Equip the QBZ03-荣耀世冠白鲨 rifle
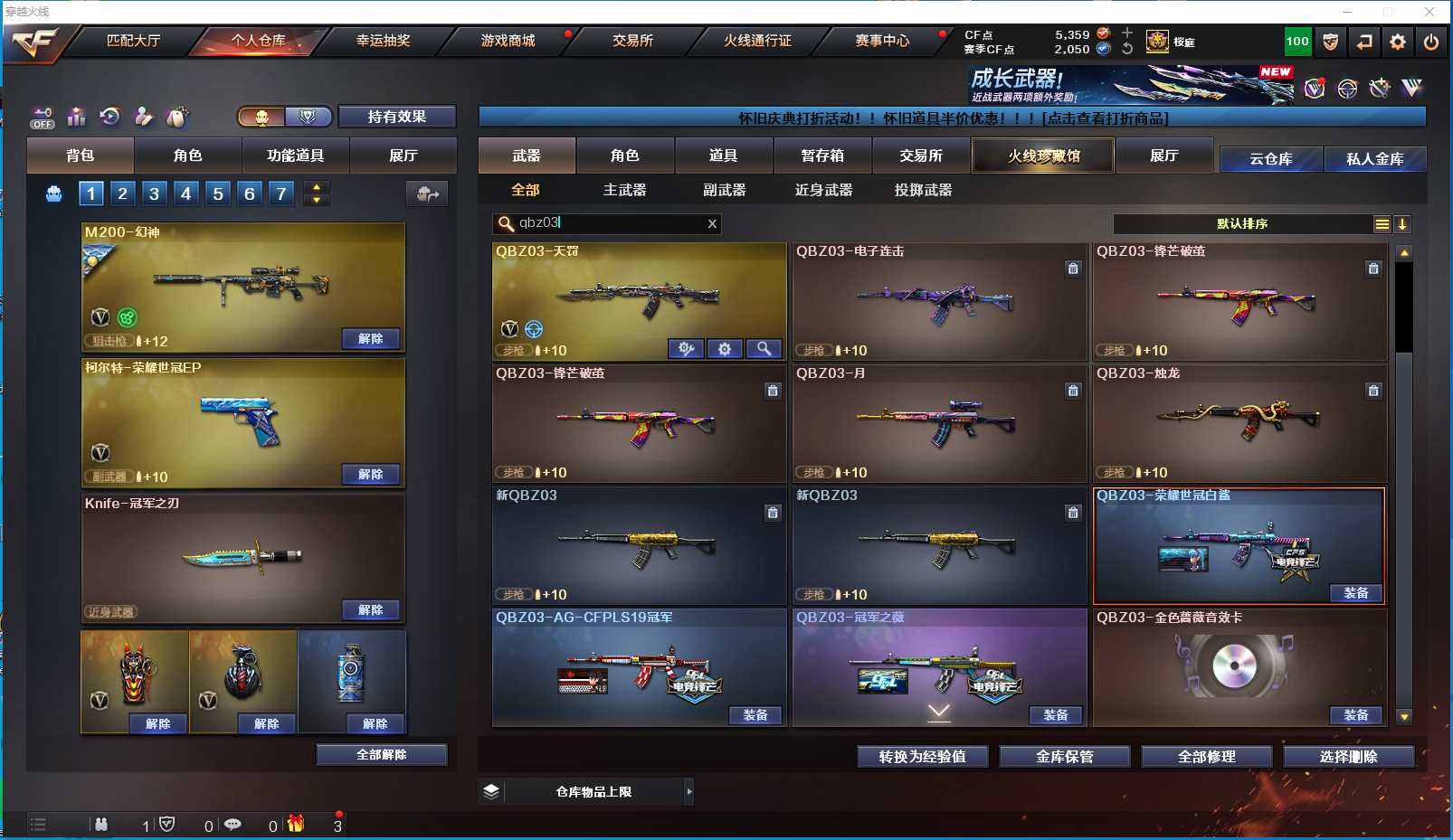The width and height of the screenshot is (1453, 840). coord(1355,593)
